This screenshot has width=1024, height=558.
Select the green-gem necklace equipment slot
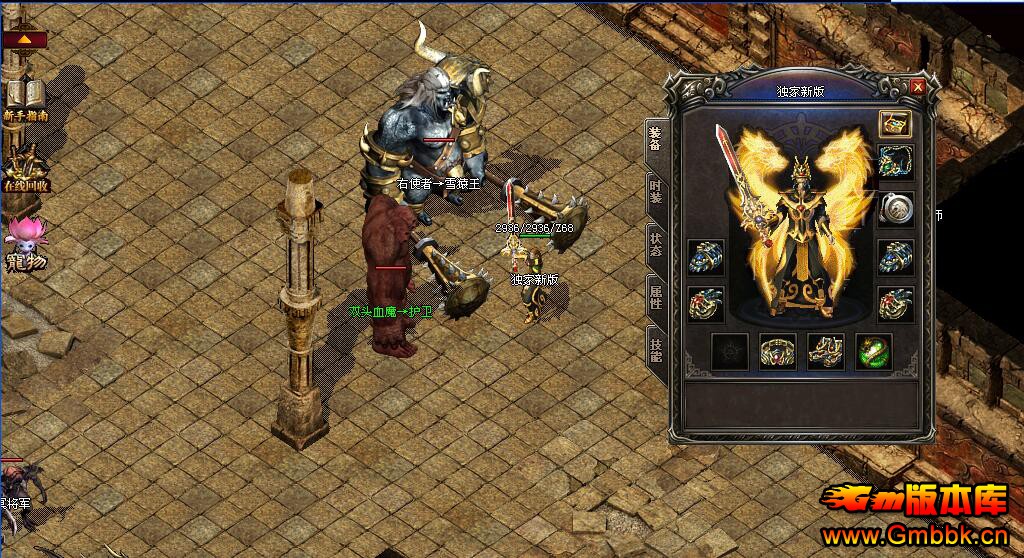(895, 162)
